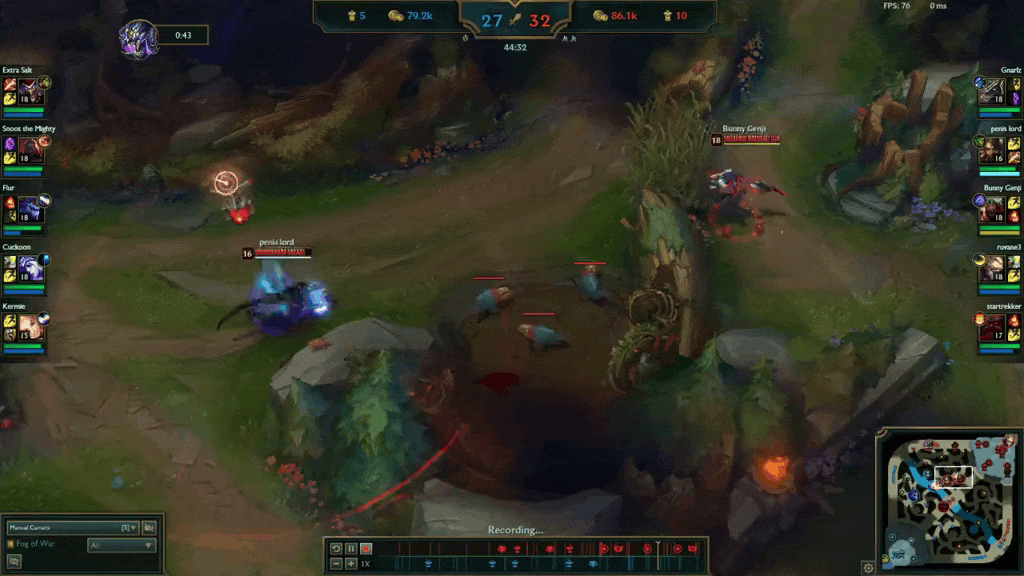Click the replay timeline playhead marker
The image size is (1024, 576).
coord(658,547)
